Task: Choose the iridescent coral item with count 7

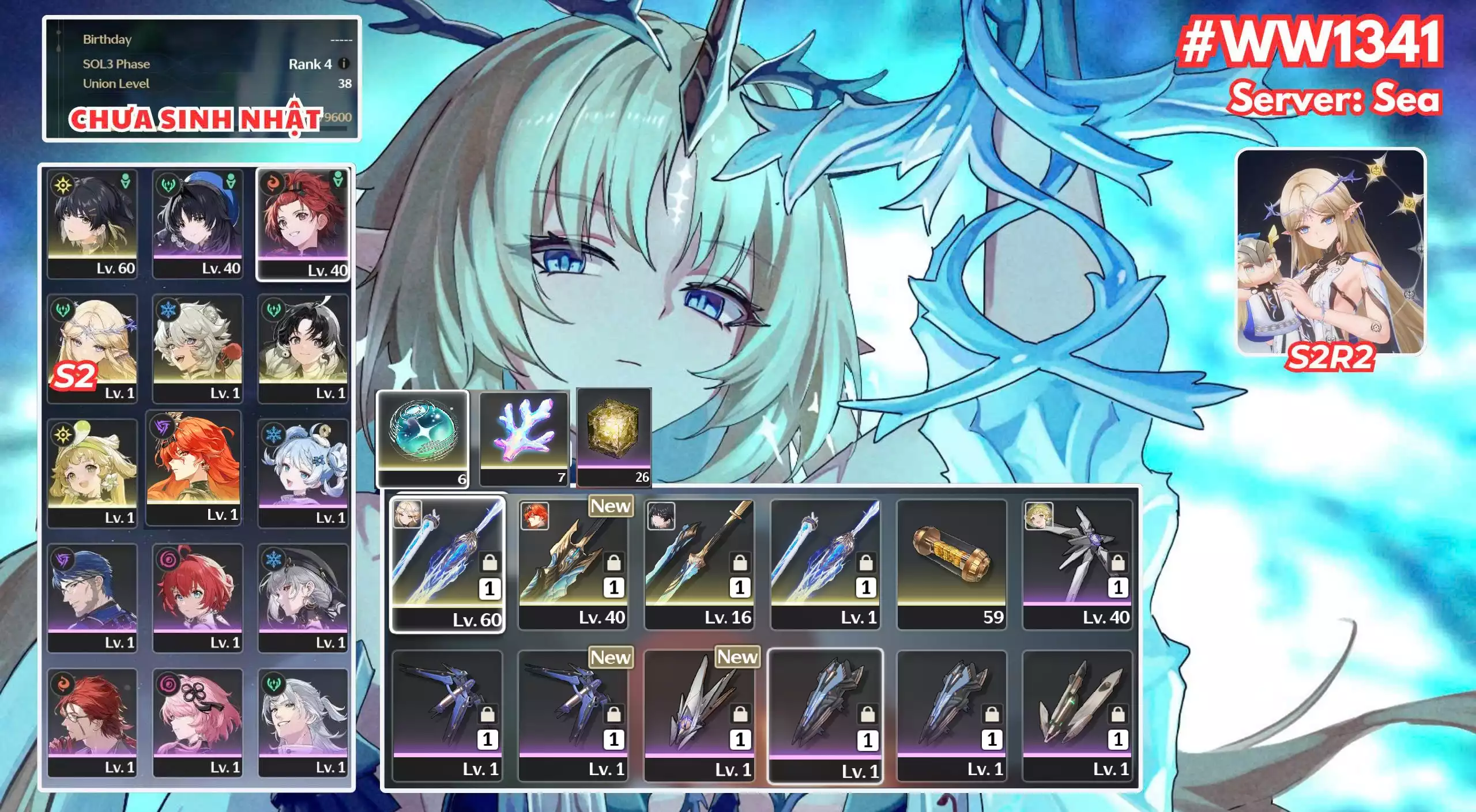Action: click(524, 437)
